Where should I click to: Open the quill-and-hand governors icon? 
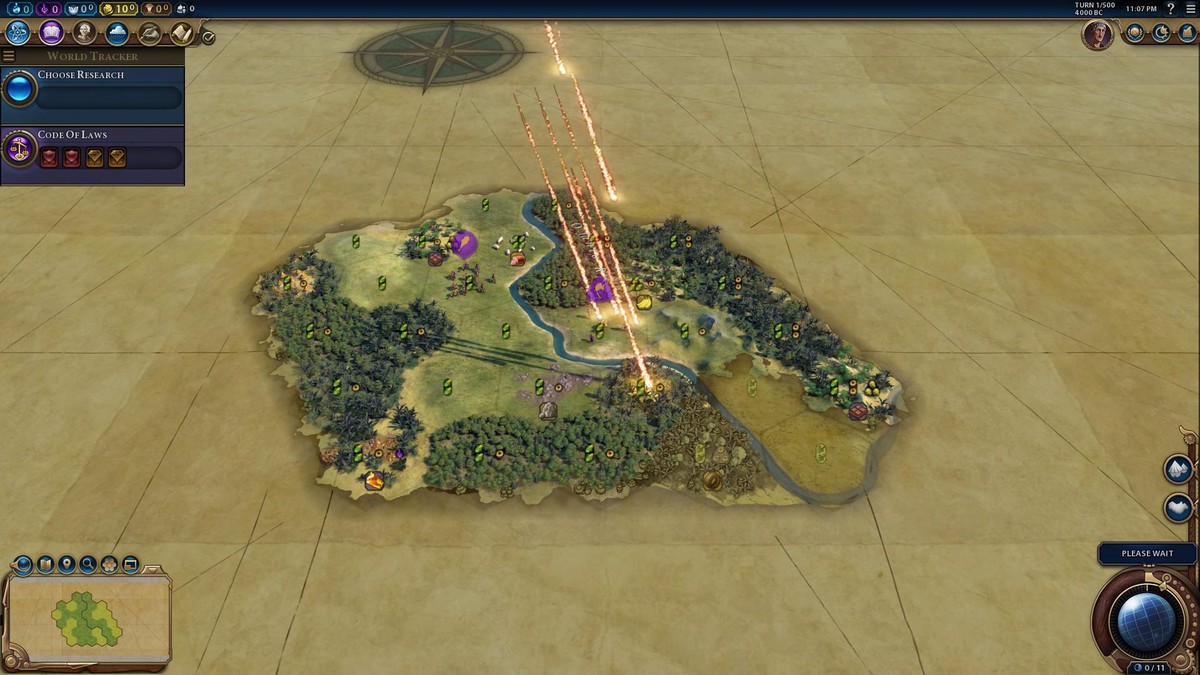coord(149,33)
